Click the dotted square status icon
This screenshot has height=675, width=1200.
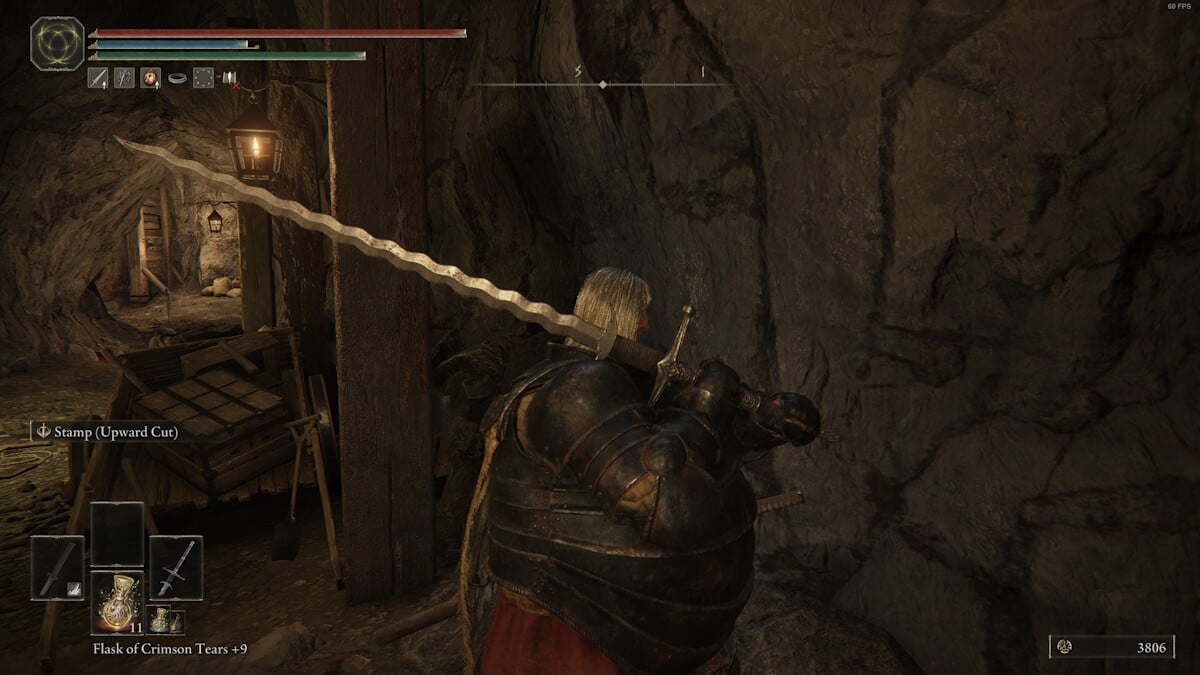tap(204, 77)
